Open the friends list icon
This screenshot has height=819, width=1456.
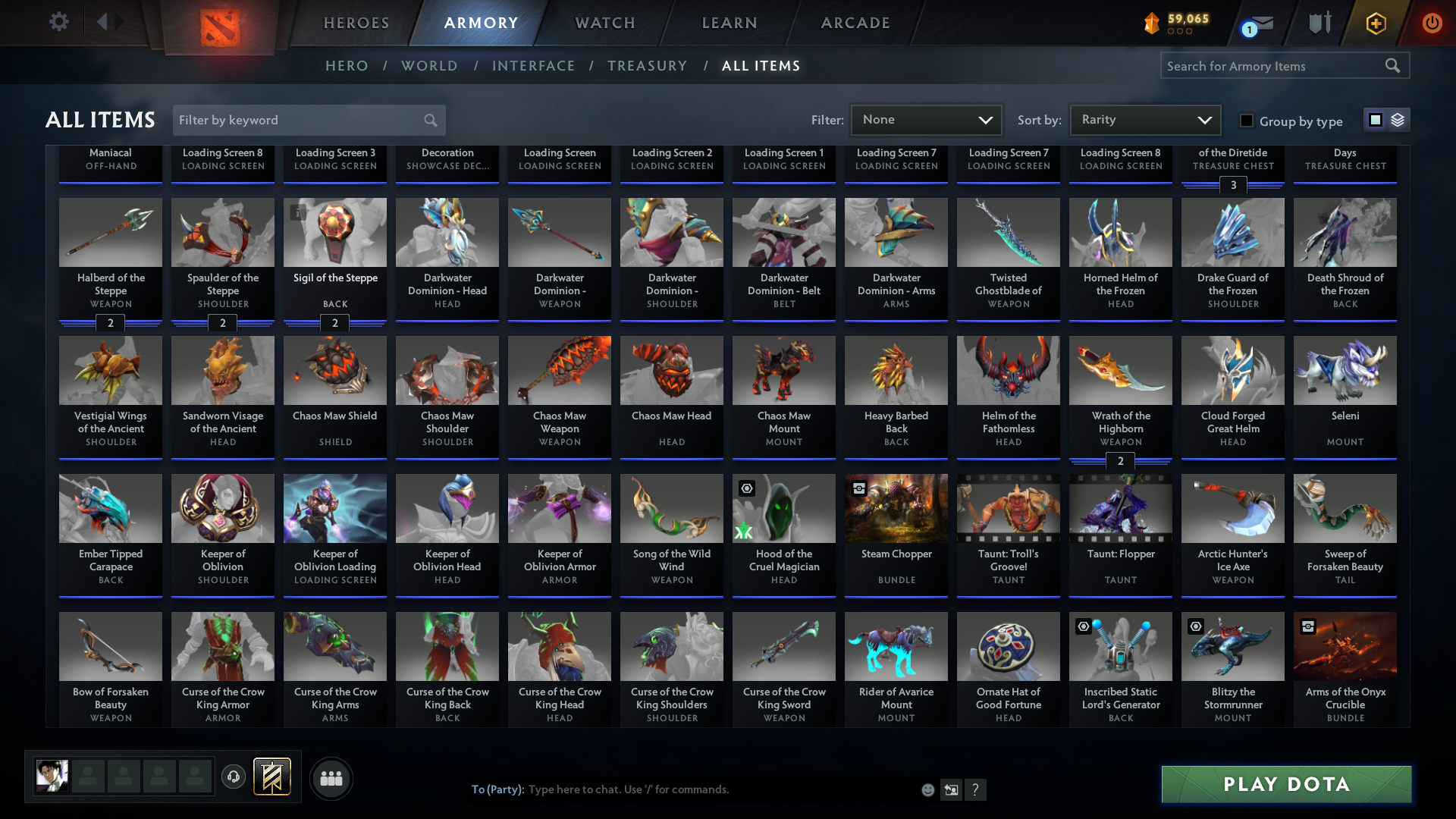coord(331,778)
